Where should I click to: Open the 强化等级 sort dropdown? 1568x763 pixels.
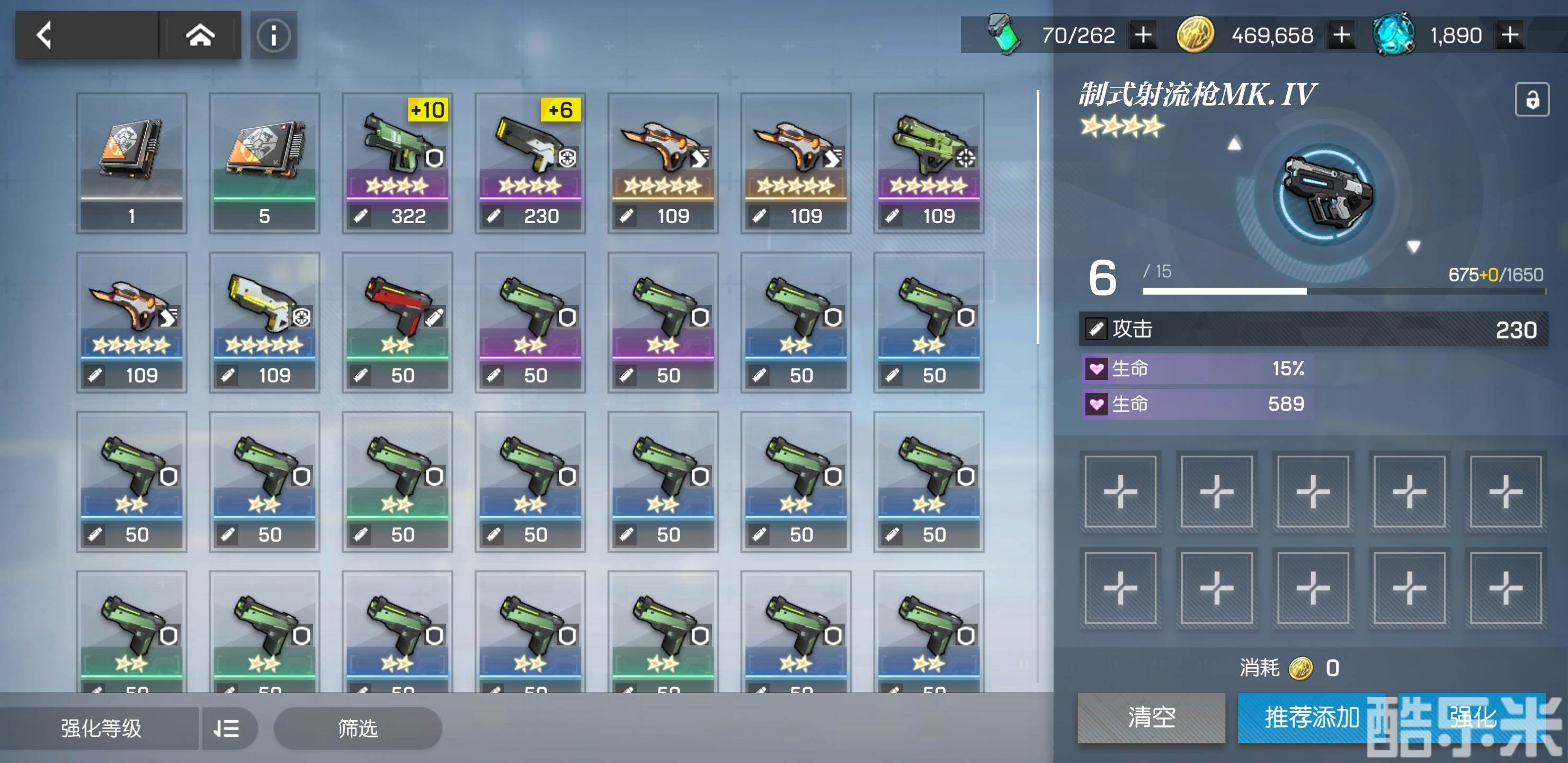pyautogui.click(x=101, y=728)
